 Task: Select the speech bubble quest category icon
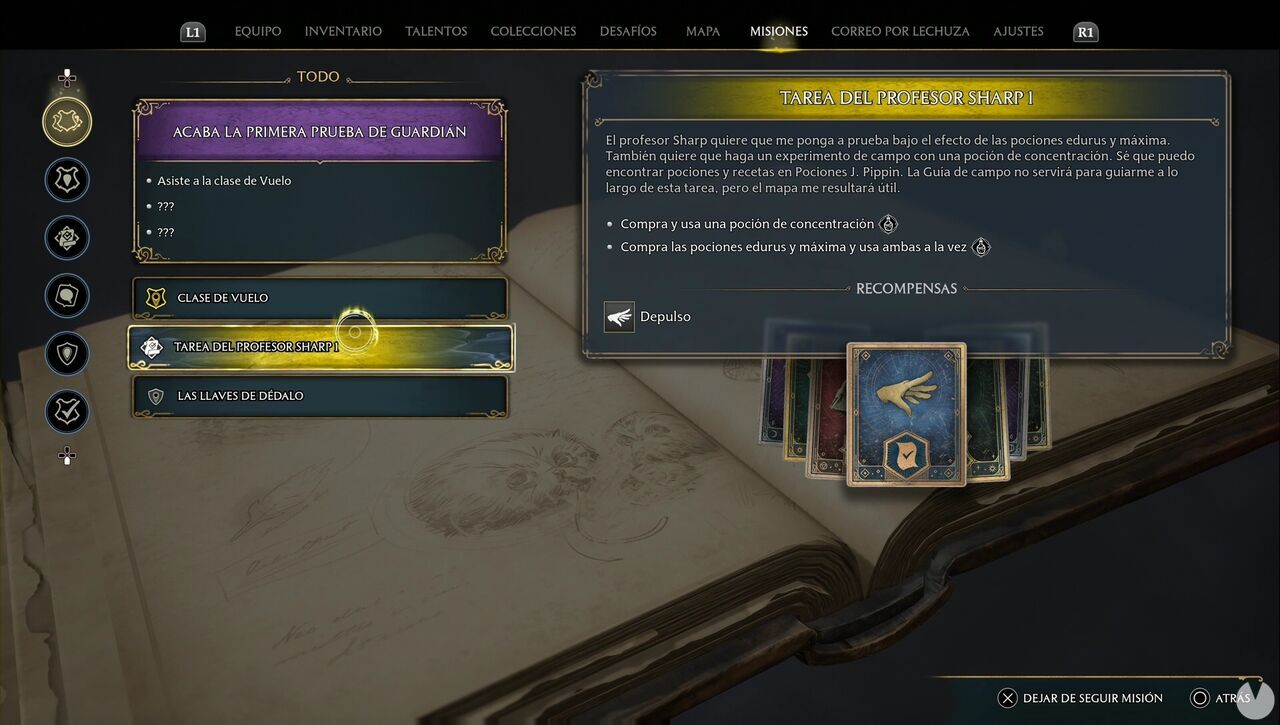pyautogui.click(x=66, y=296)
